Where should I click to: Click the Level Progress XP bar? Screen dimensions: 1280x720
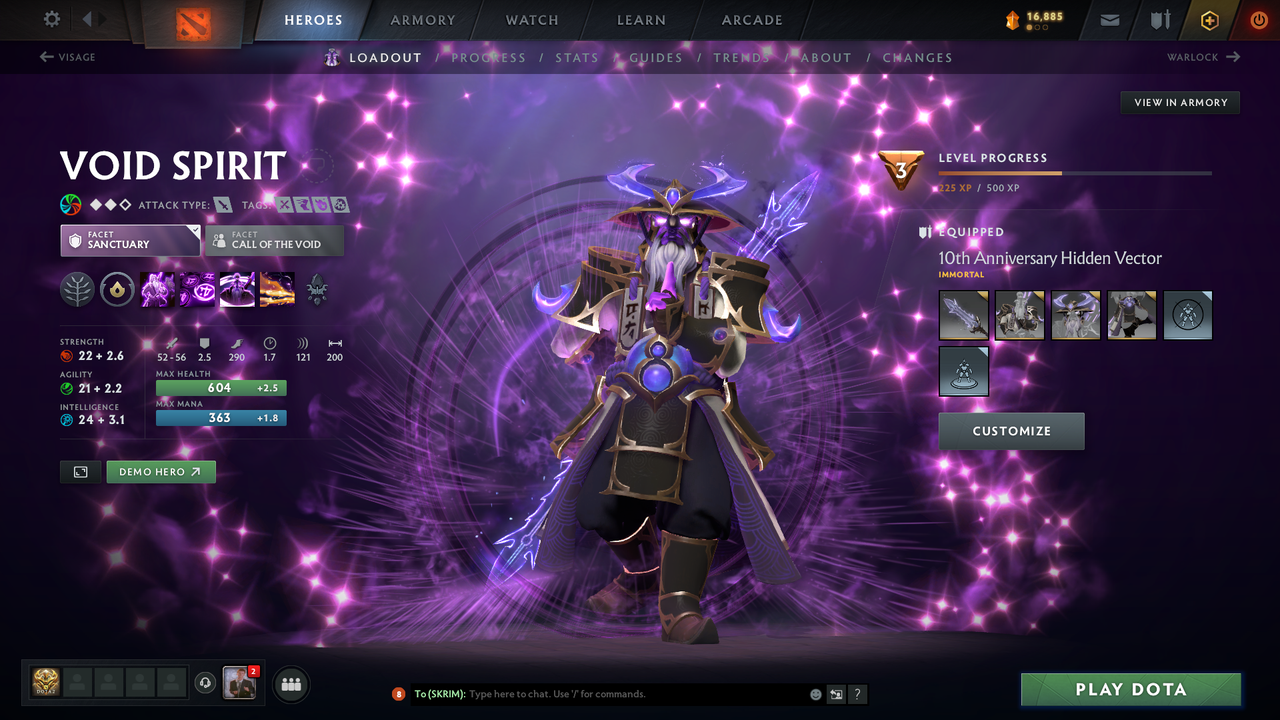point(1075,173)
